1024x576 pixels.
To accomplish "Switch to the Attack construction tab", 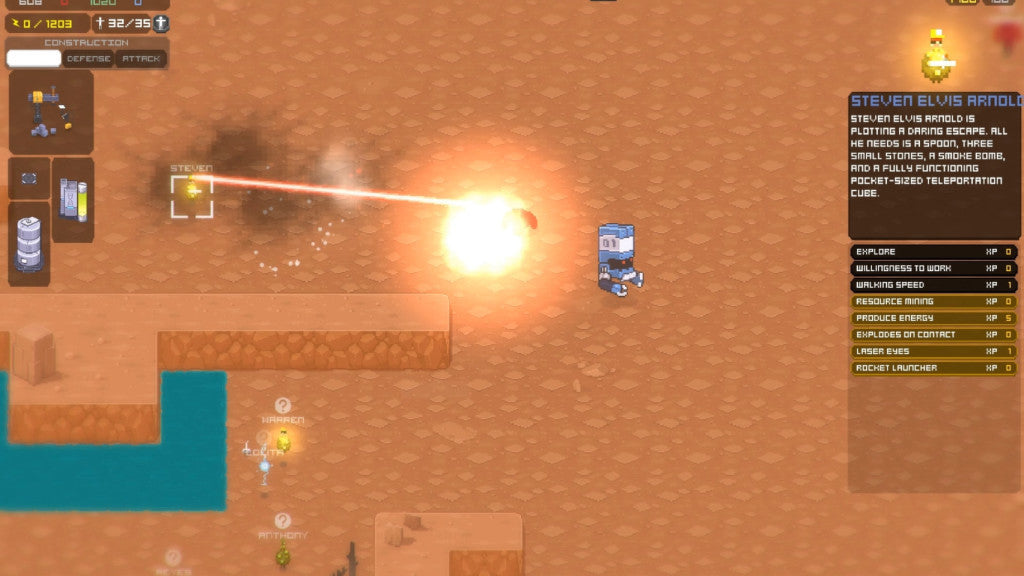I will click(x=141, y=59).
